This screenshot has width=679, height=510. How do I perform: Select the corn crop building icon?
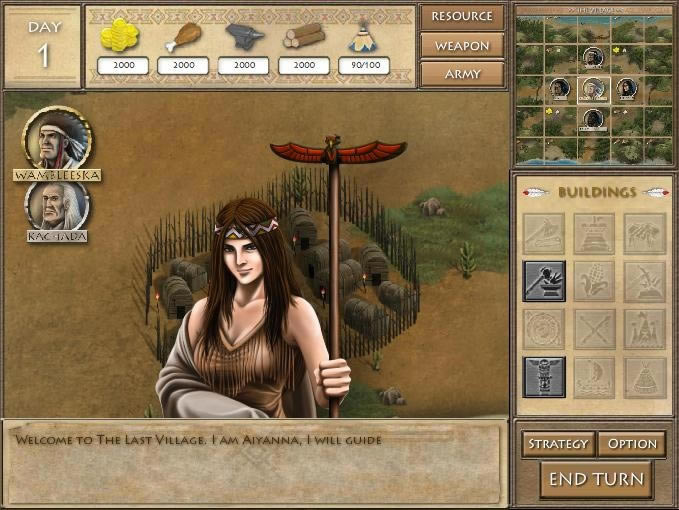[594, 282]
